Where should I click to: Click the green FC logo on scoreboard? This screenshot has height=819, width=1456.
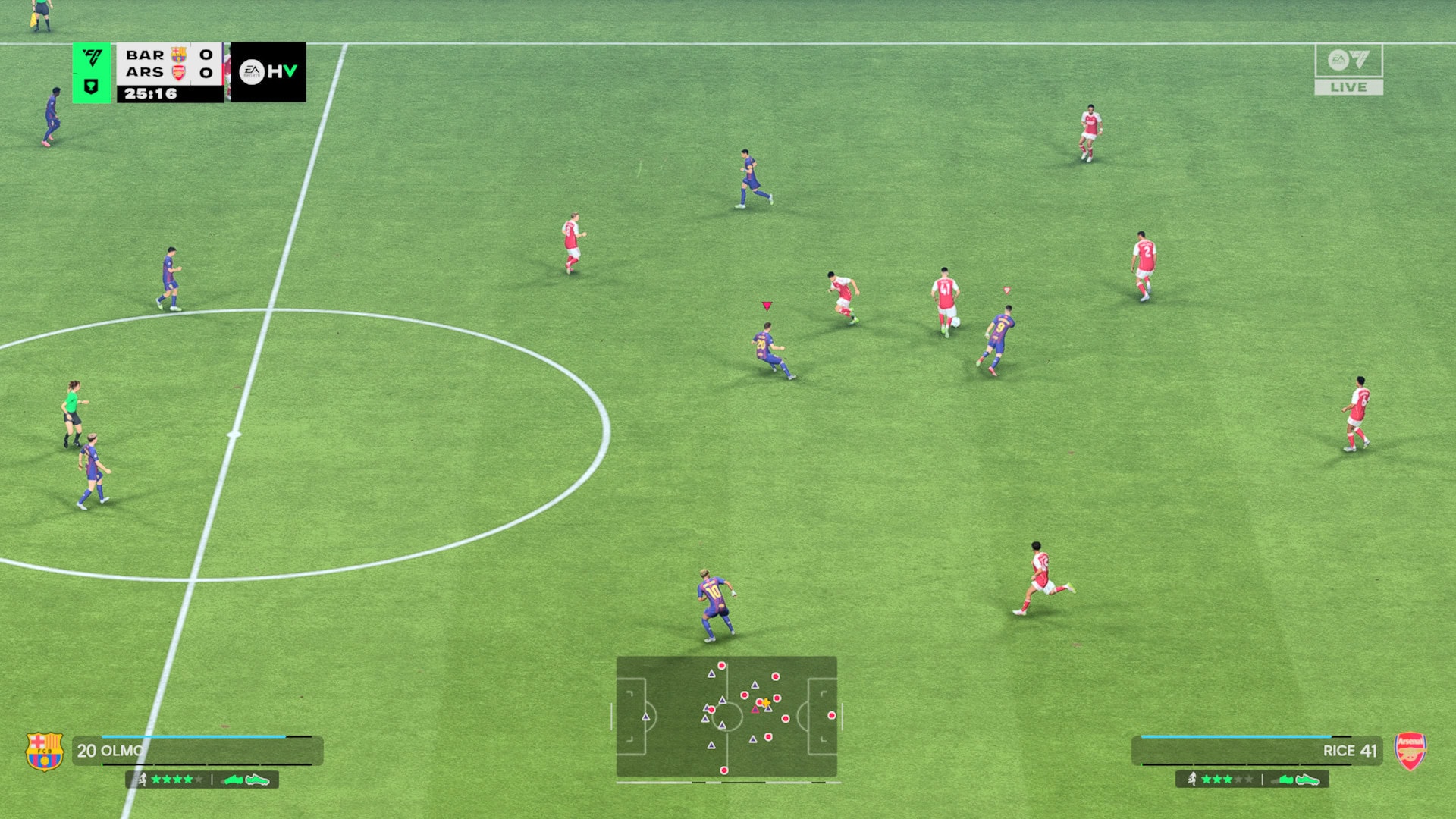tap(92, 58)
